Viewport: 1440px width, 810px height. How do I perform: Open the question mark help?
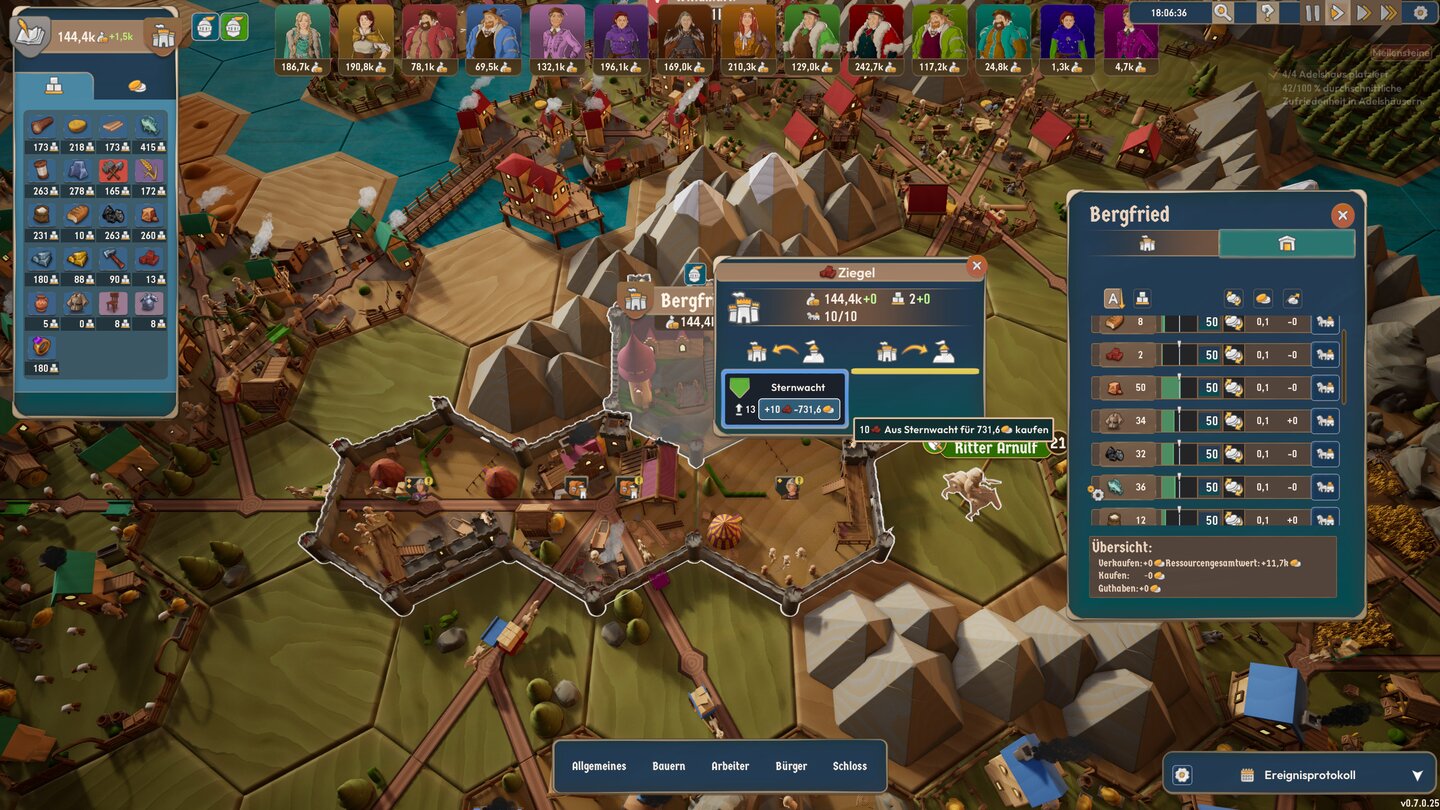(1267, 13)
